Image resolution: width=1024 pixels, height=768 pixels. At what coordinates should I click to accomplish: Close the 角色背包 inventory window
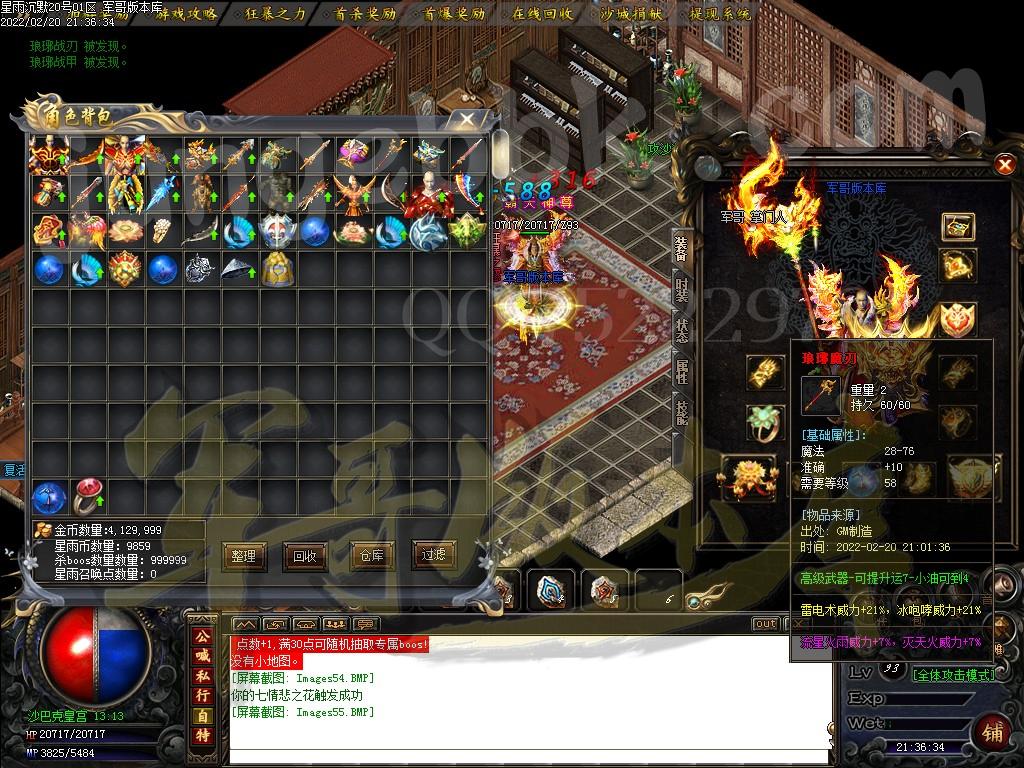coord(467,118)
